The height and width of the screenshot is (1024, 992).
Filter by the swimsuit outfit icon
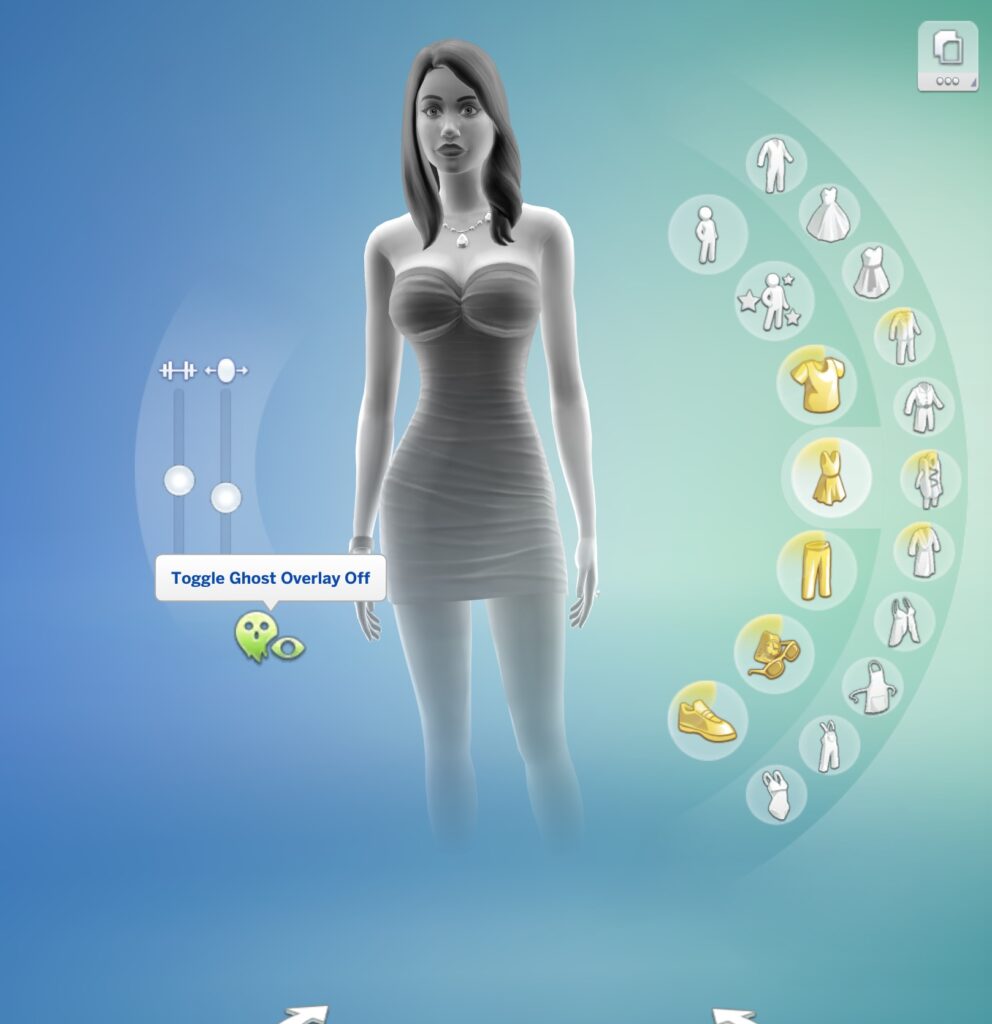click(x=776, y=795)
